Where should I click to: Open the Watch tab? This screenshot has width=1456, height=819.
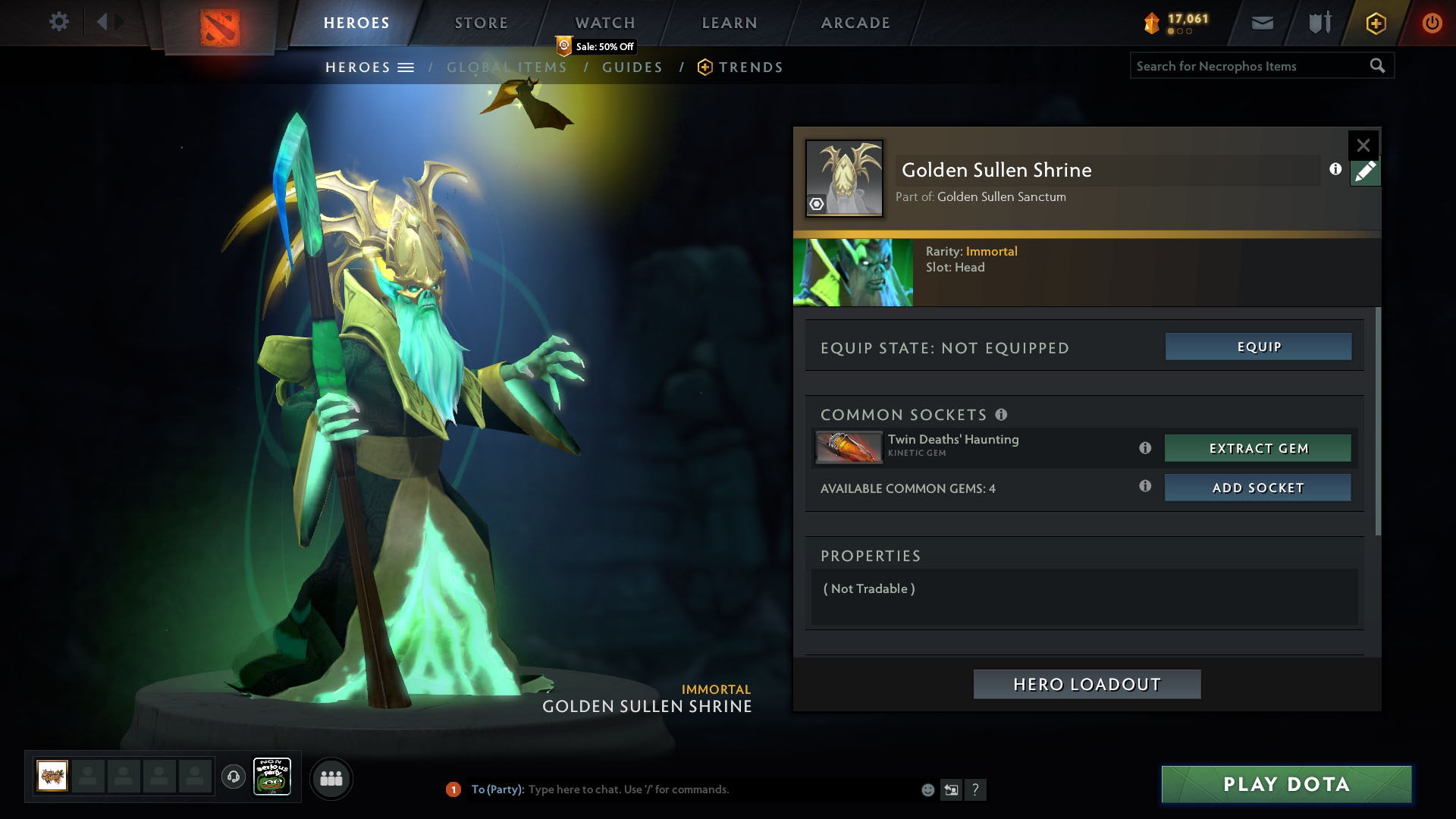[605, 23]
